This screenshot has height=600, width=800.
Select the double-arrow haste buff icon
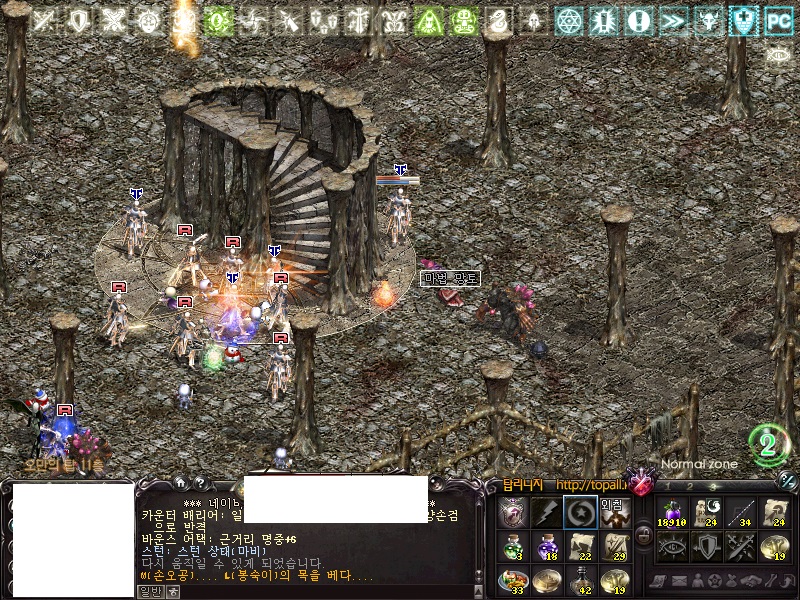click(674, 21)
